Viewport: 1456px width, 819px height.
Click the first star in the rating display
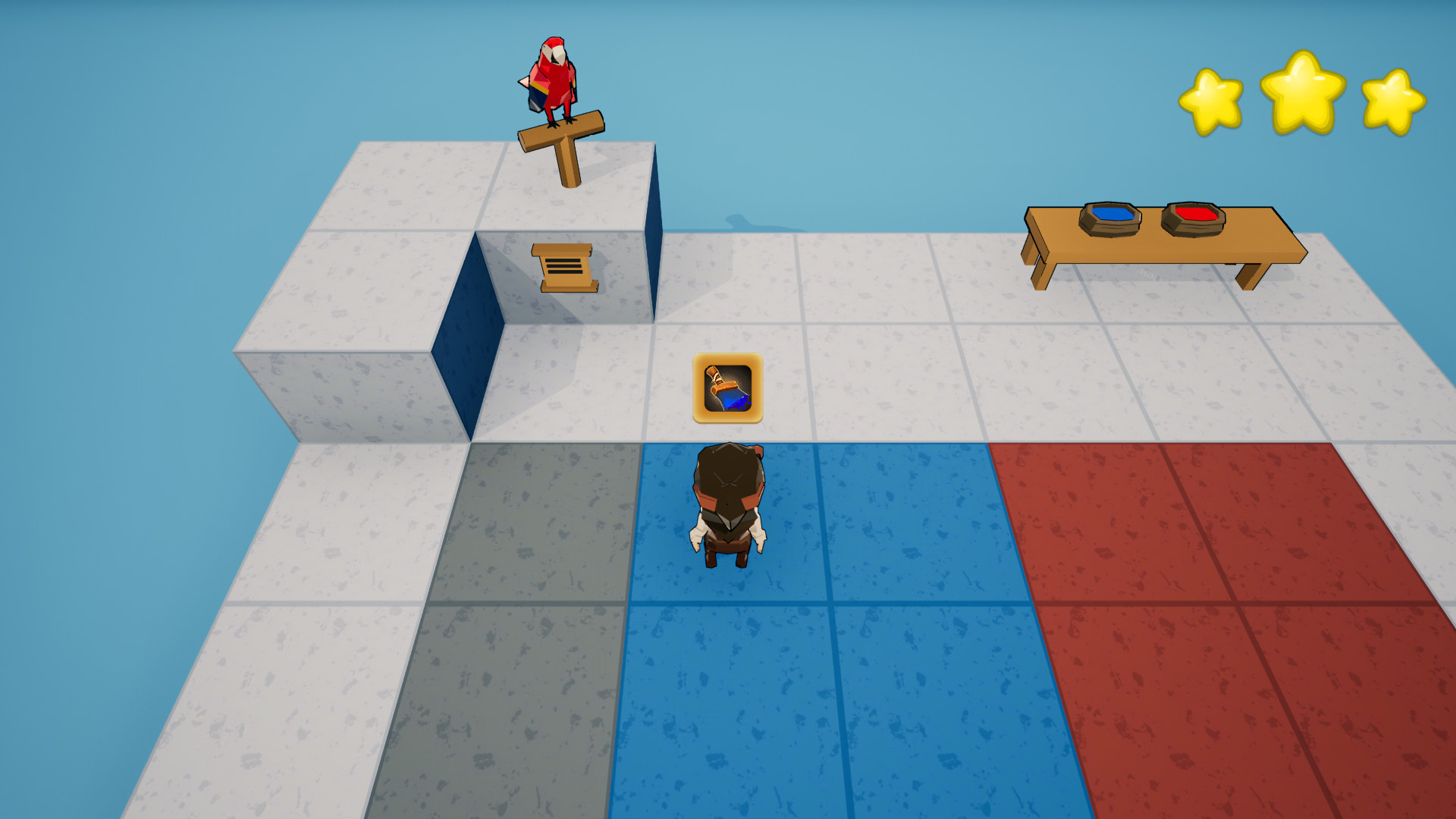1211,99
